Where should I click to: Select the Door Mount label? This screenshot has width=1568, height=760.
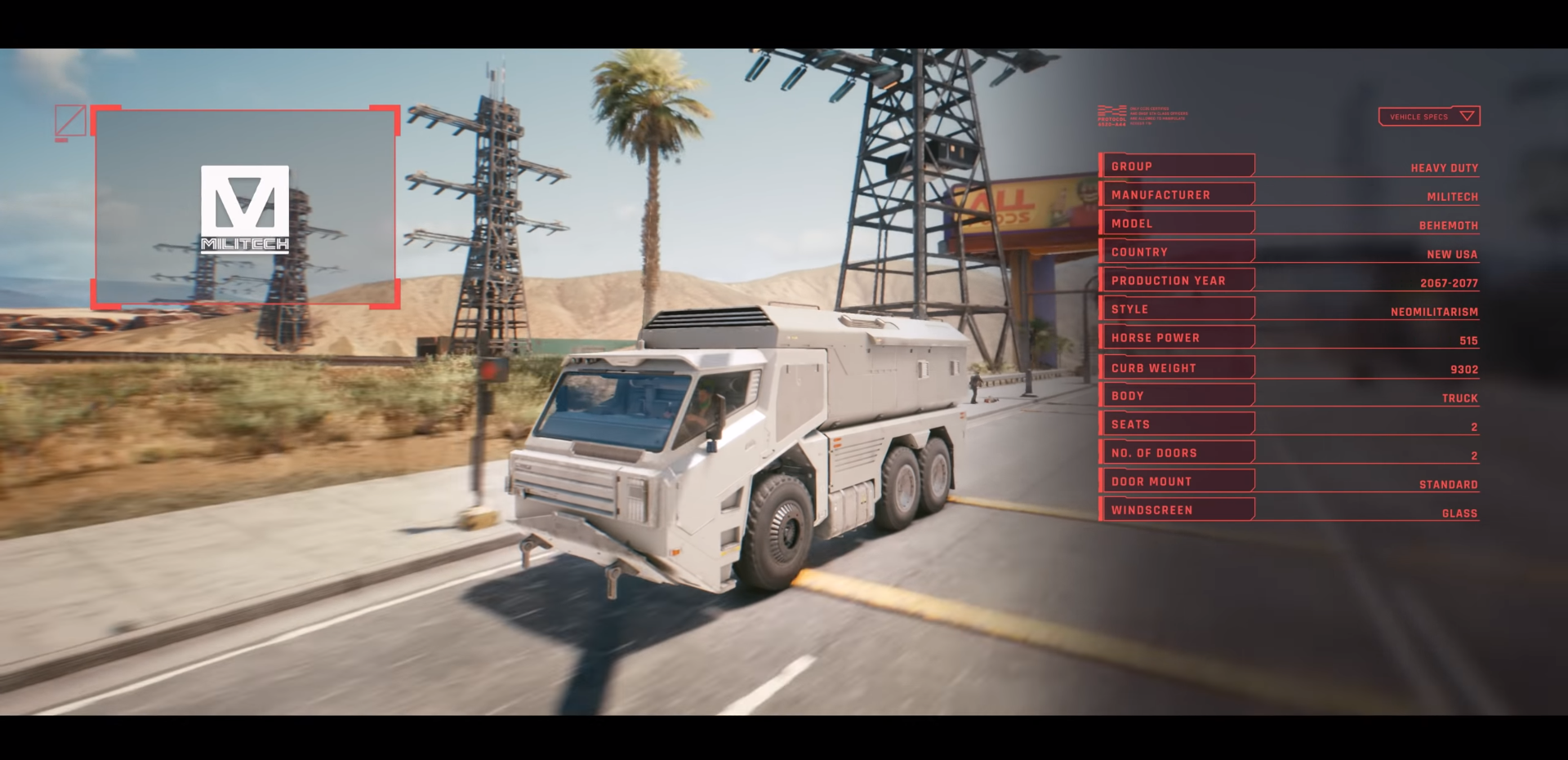[1151, 481]
